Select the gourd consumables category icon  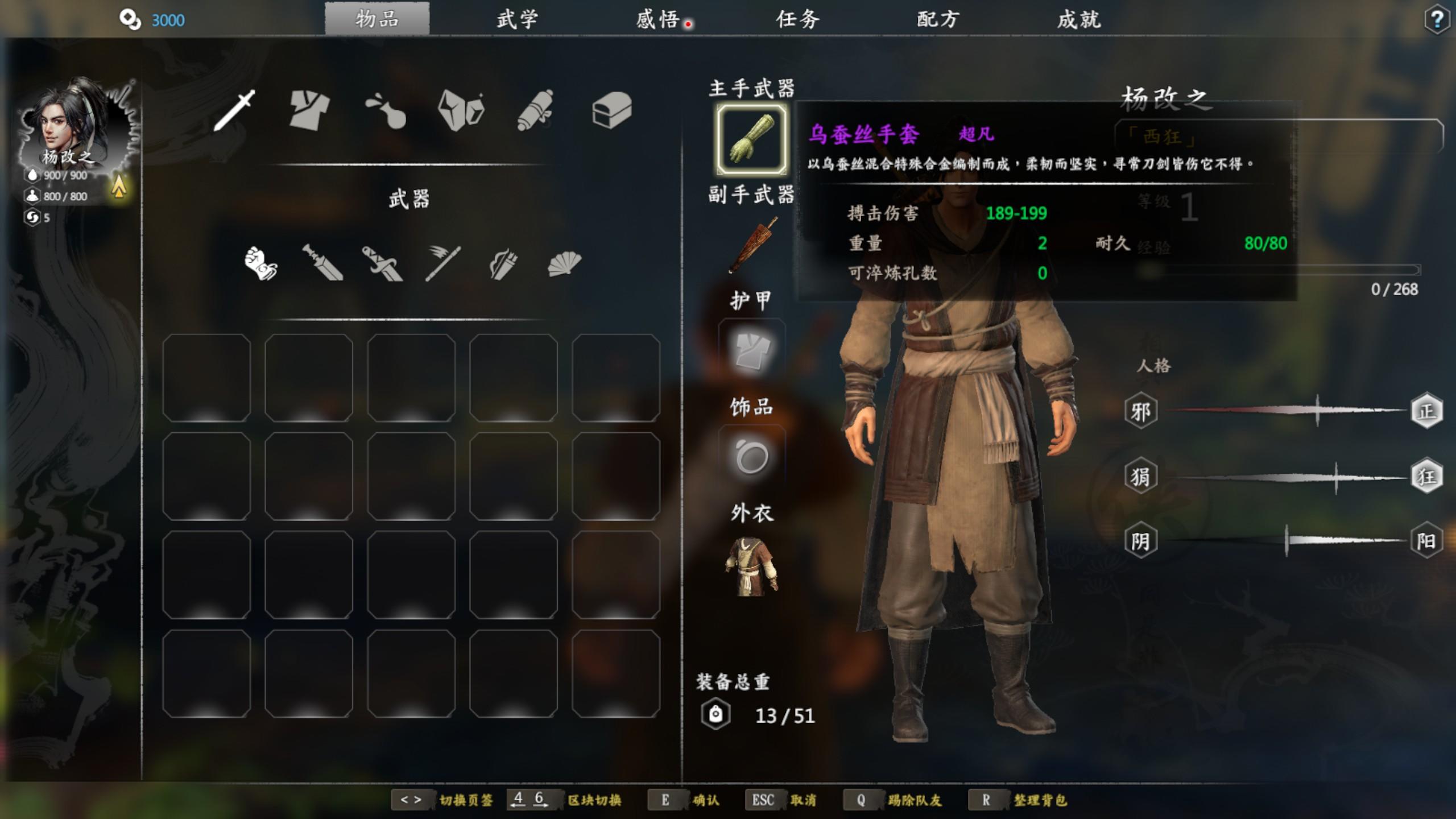click(x=386, y=109)
